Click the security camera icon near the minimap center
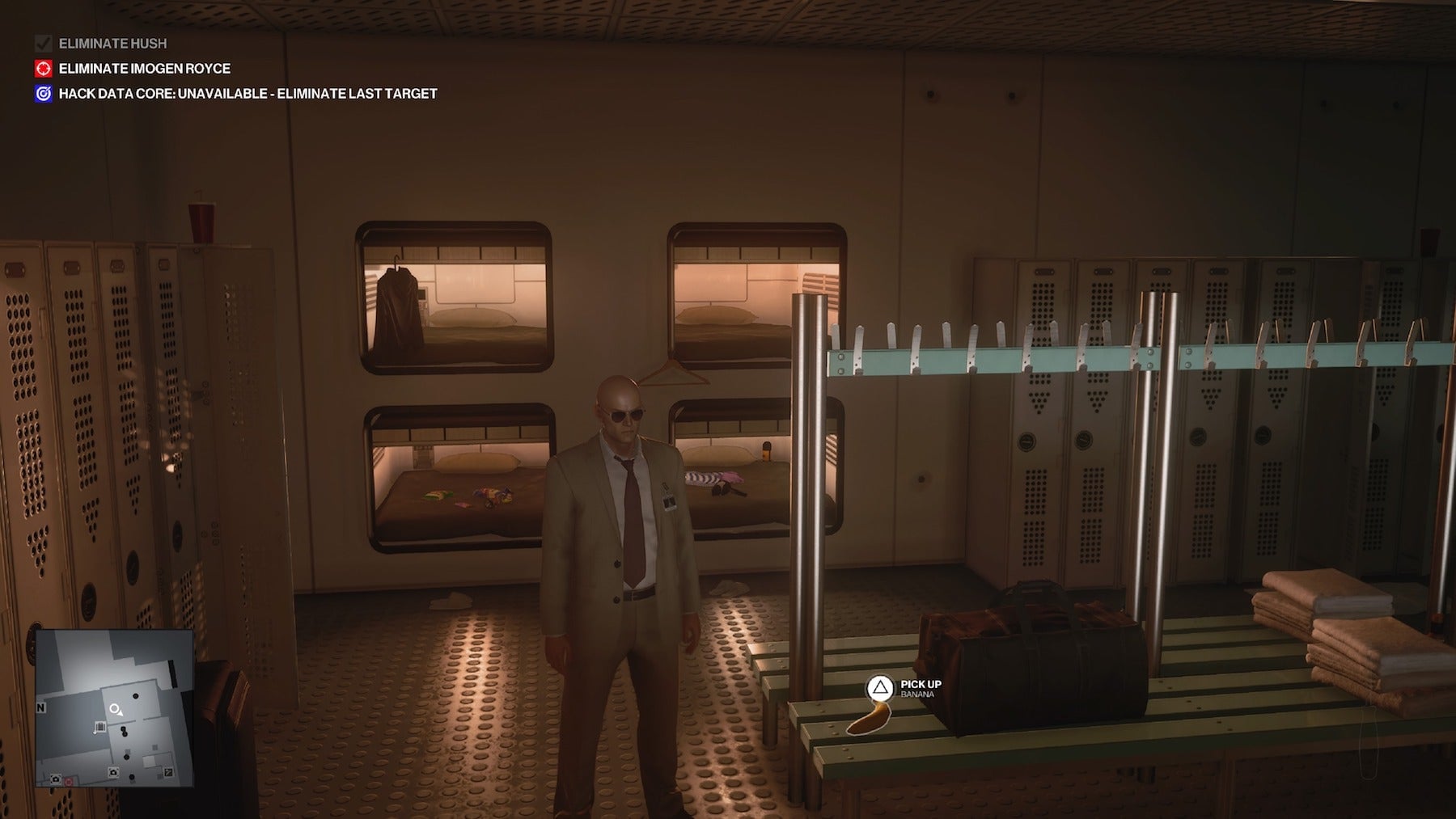Image resolution: width=1456 pixels, height=819 pixels. pyautogui.click(x=113, y=772)
